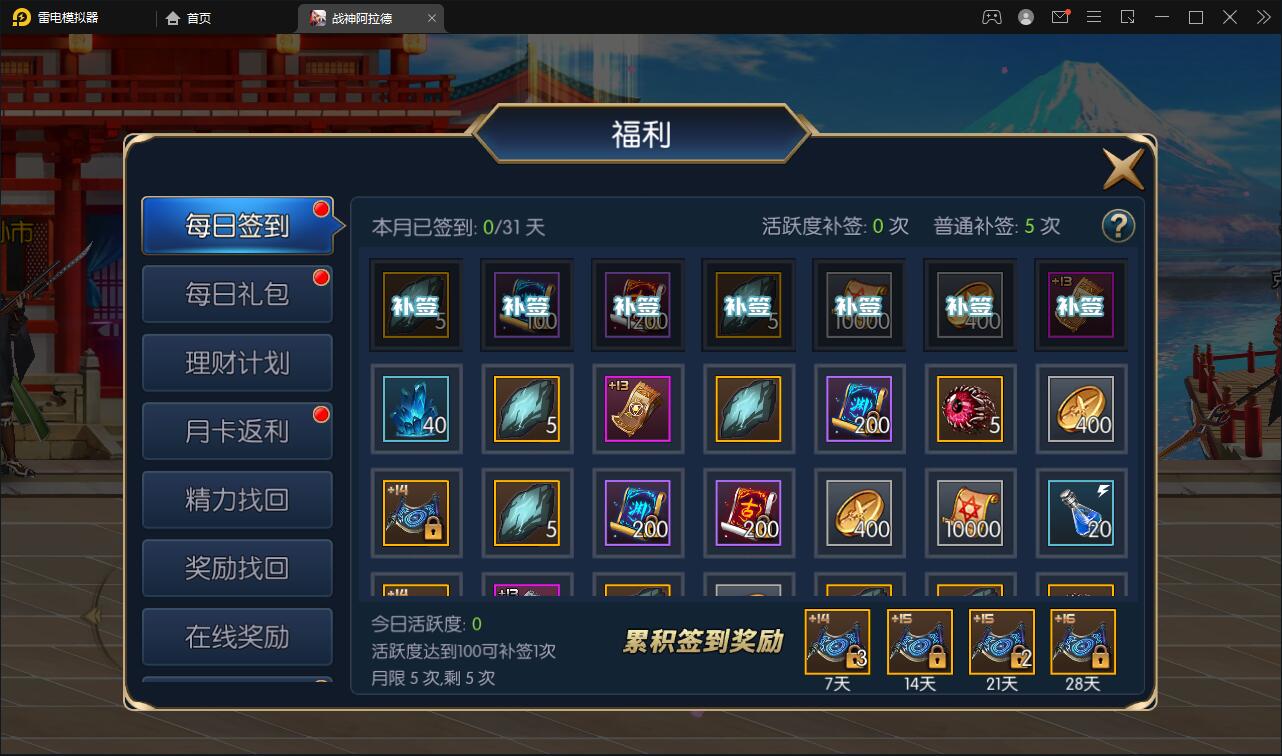Viewport: 1282px width, 756px height.
Task: Open the help question mark icon
Action: pos(1118,227)
